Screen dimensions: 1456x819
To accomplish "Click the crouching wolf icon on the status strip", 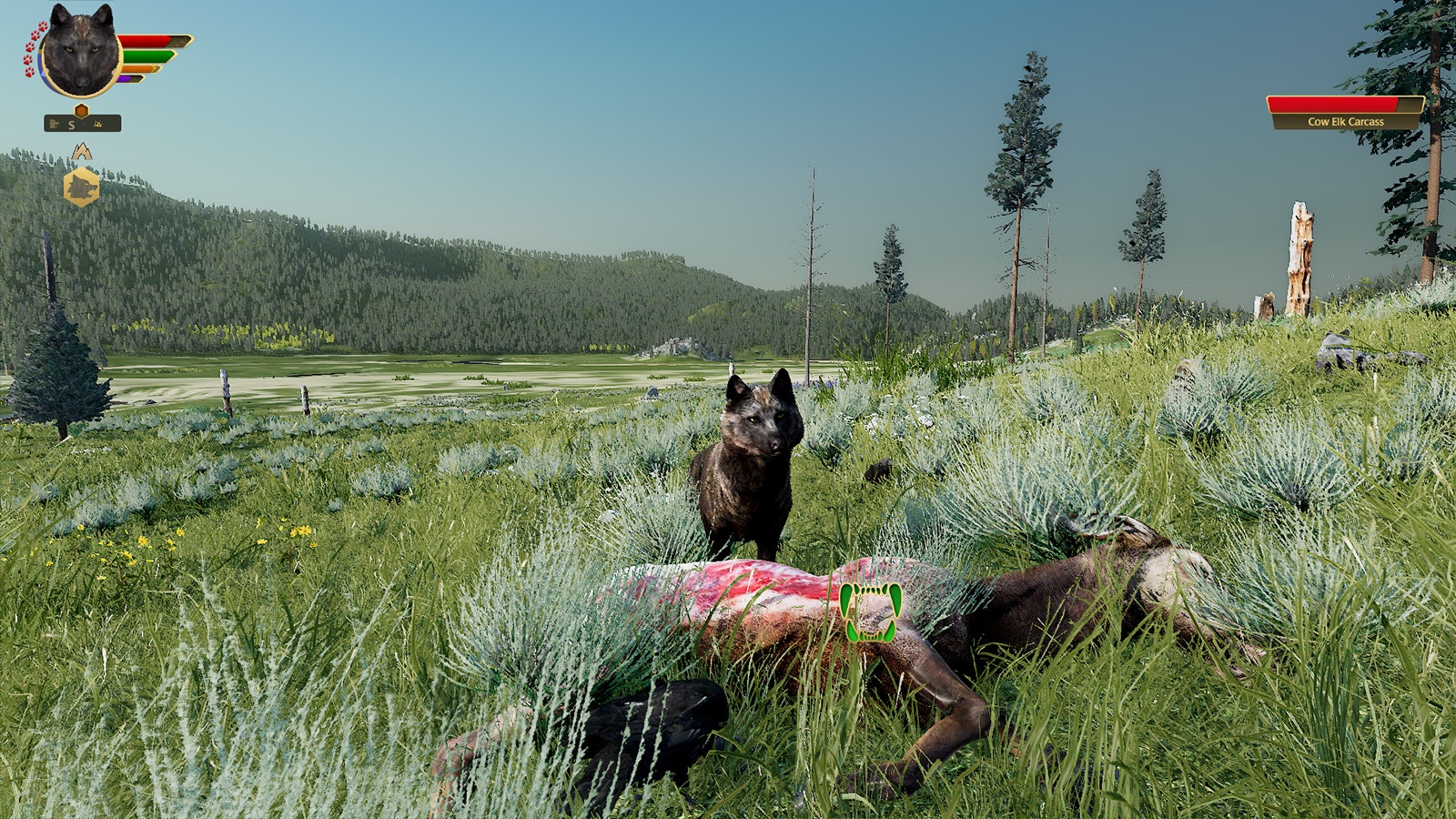I will 55,124.
